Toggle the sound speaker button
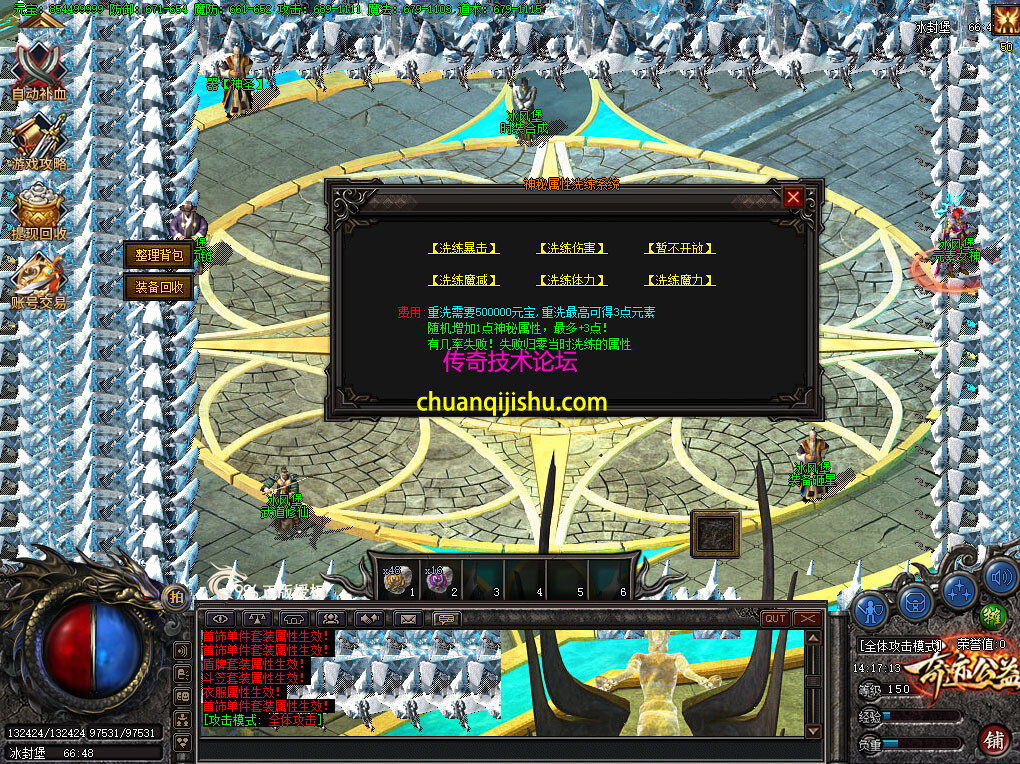This screenshot has width=1020, height=764. point(1000,576)
